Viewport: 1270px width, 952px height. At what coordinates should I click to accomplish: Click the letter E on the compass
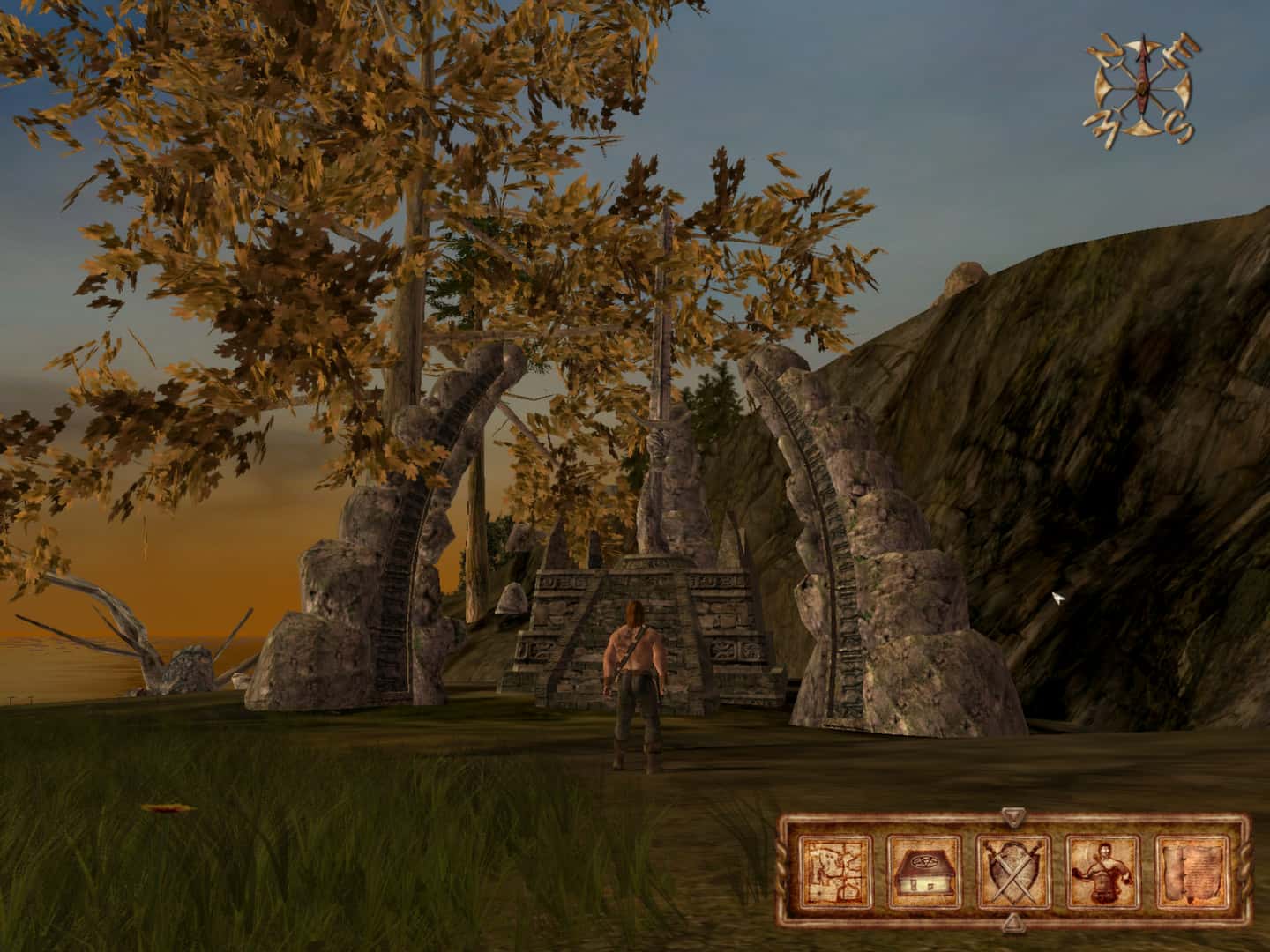(1182, 51)
